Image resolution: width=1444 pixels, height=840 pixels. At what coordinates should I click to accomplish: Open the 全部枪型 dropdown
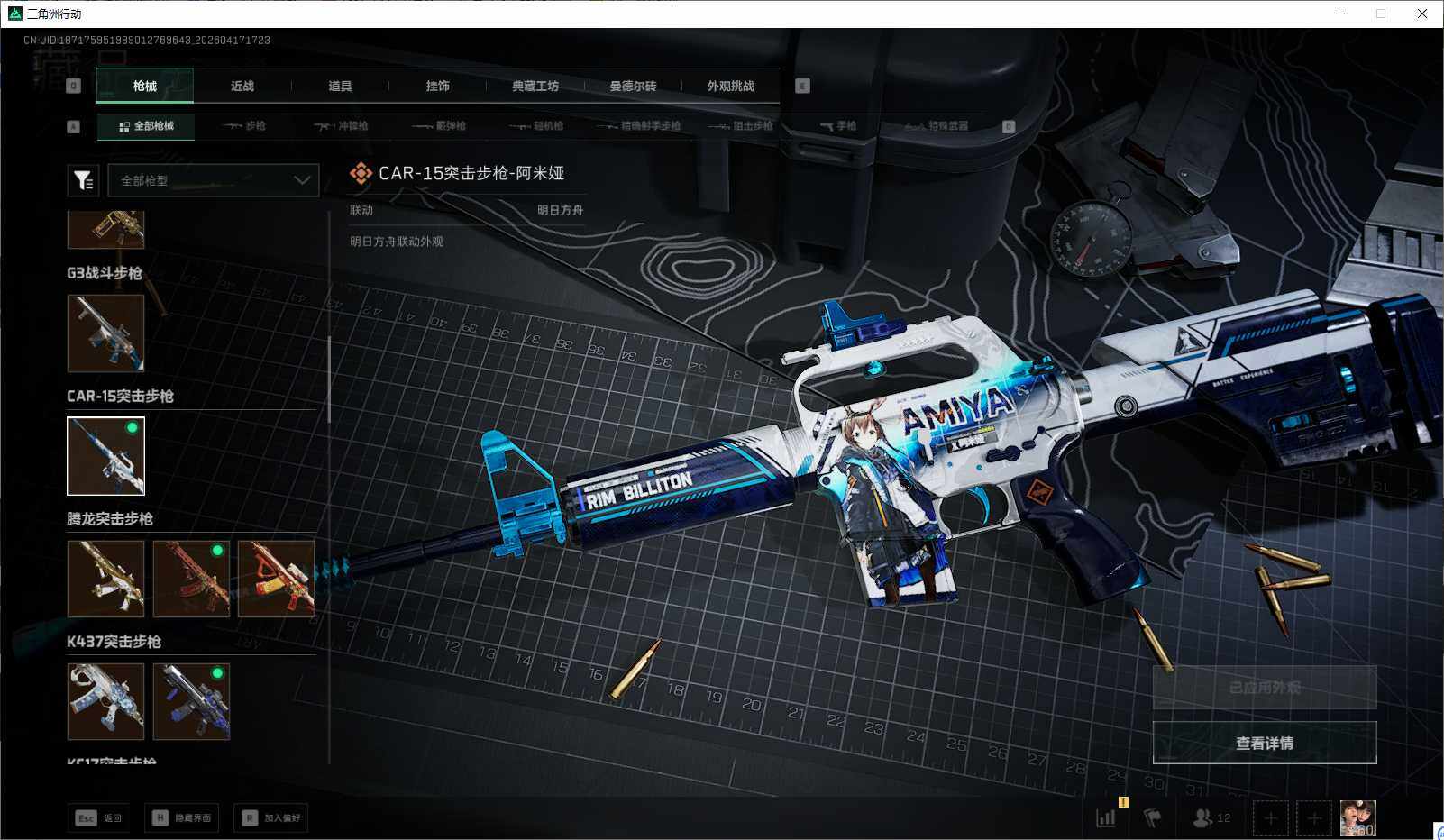[x=214, y=180]
